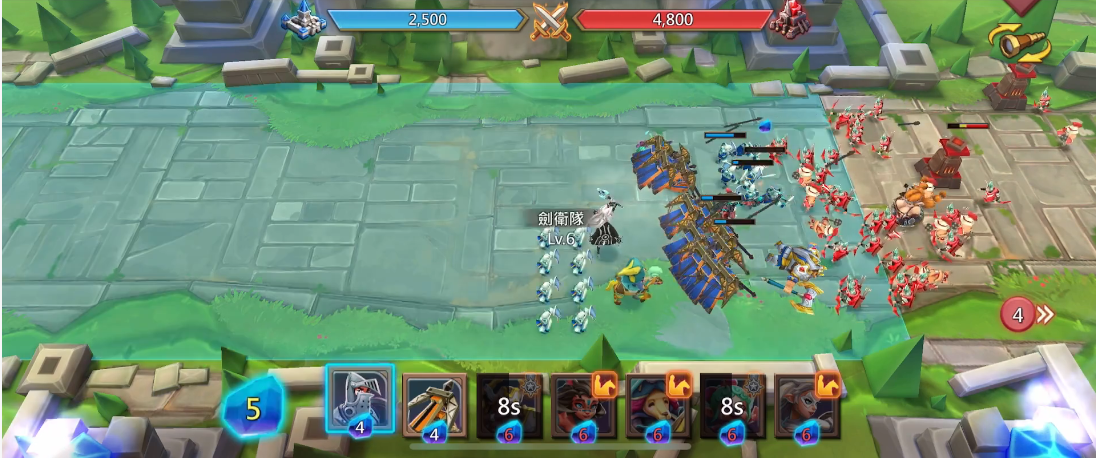Viewport: 1096px width, 458px height.
Task: Click the red 4 fast-forward speed button
Action: pos(1027,316)
